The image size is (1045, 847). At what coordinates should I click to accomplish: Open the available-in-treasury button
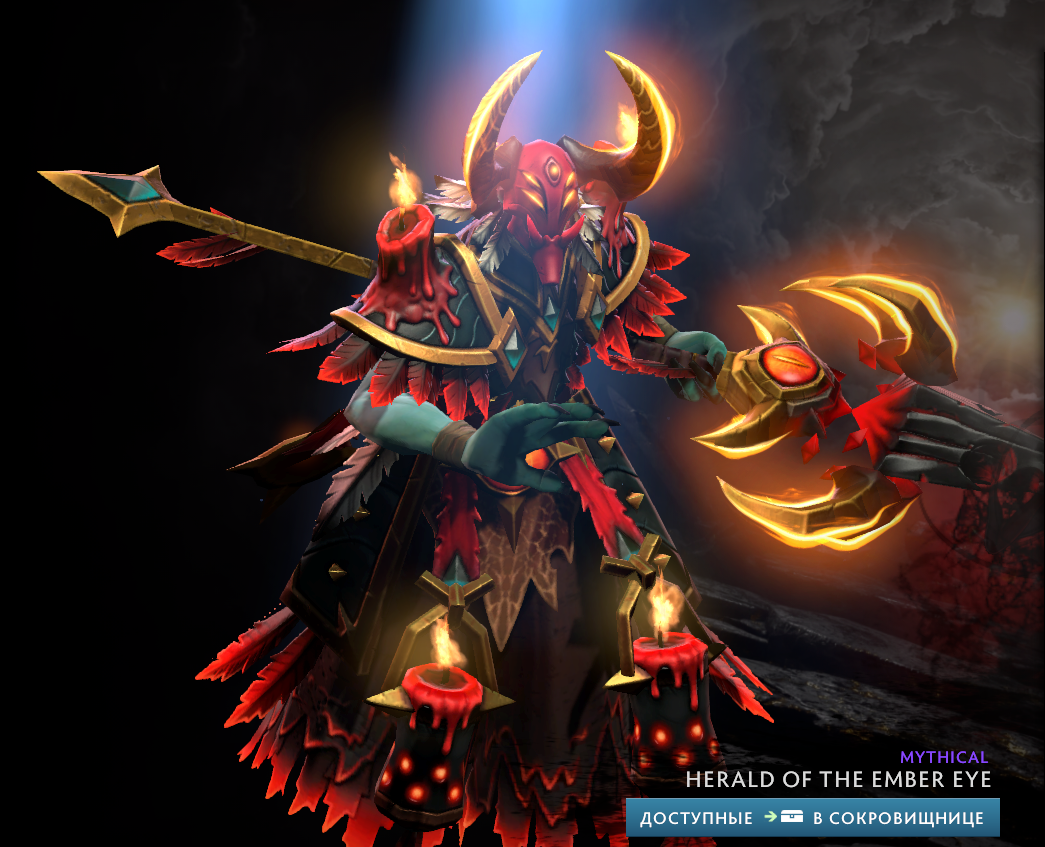(812, 817)
